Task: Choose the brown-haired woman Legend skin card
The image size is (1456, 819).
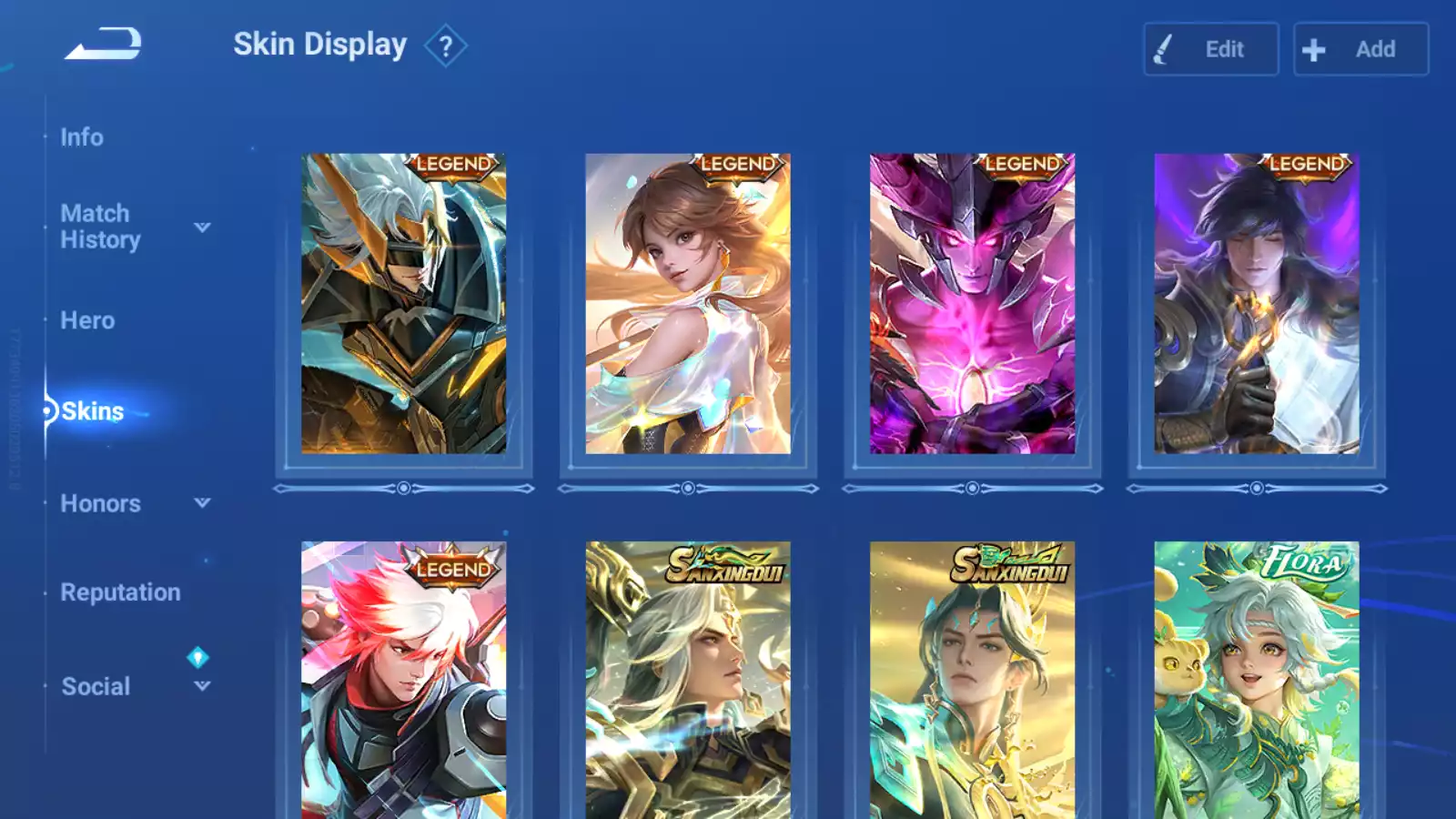Action: 688,304
